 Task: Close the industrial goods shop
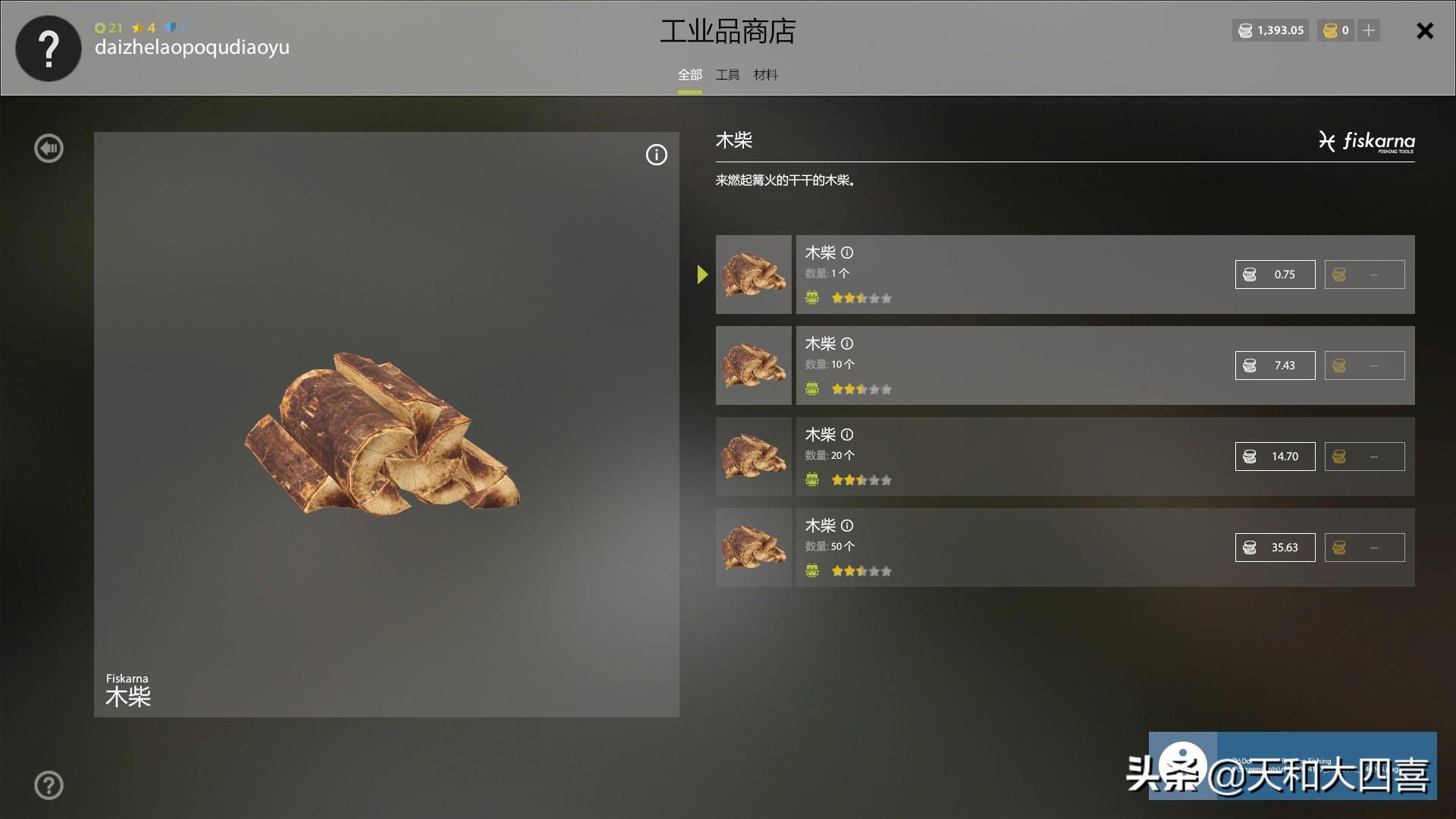pyautogui.click(x=1425, y=31)
